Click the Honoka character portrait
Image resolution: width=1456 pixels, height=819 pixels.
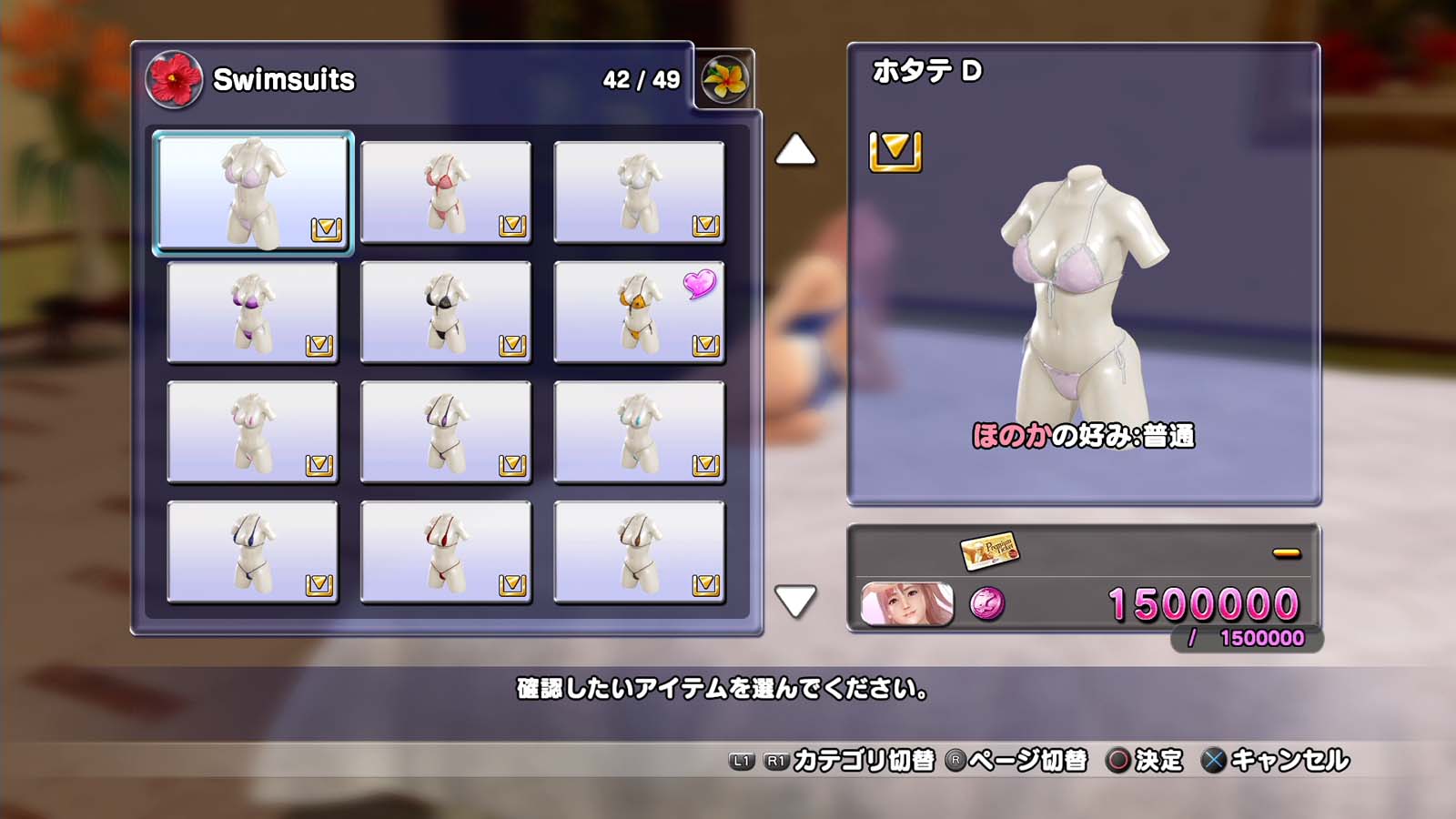pos(907,604)
